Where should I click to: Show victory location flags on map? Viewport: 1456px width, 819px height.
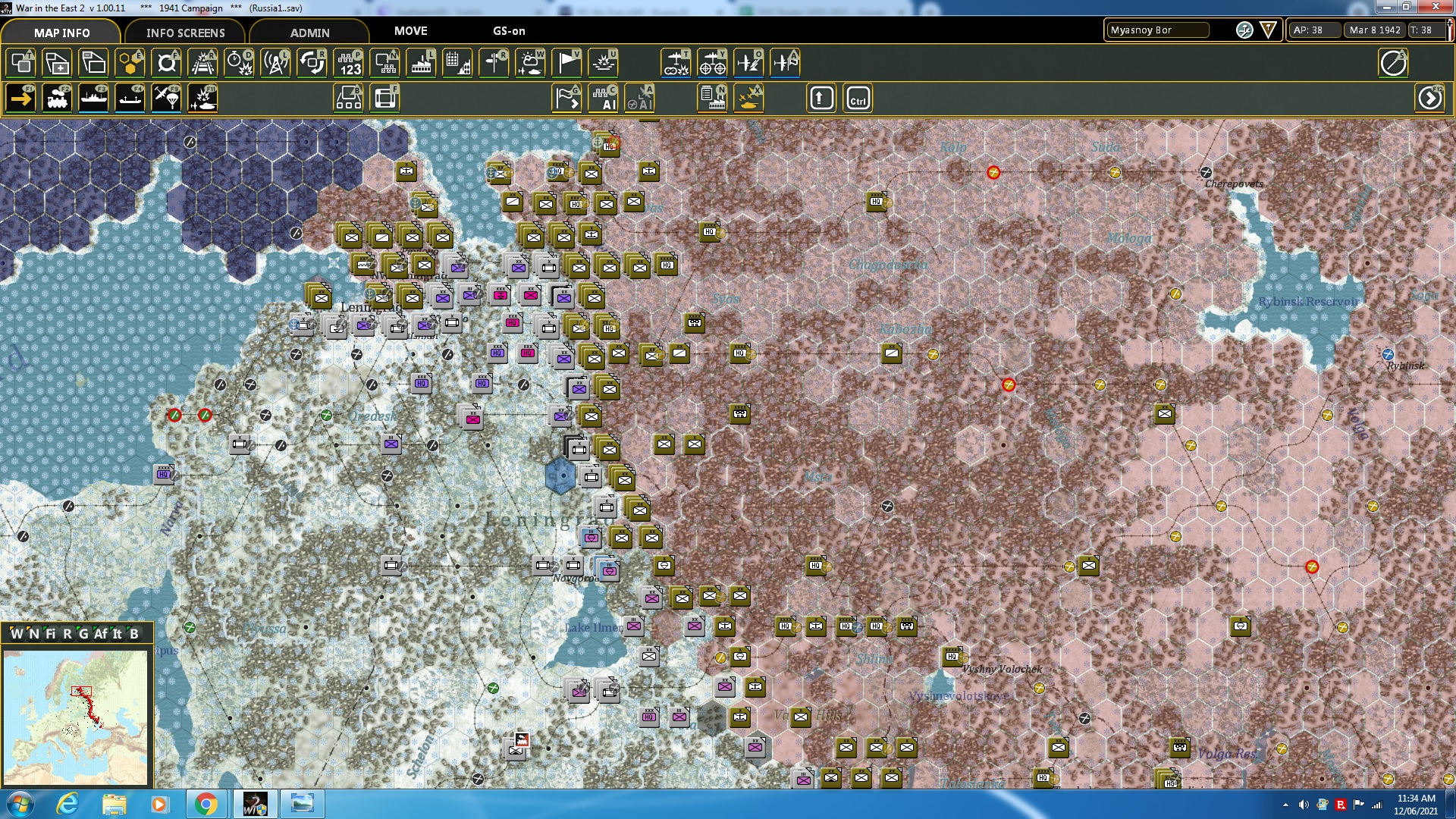tap(566, 63)
